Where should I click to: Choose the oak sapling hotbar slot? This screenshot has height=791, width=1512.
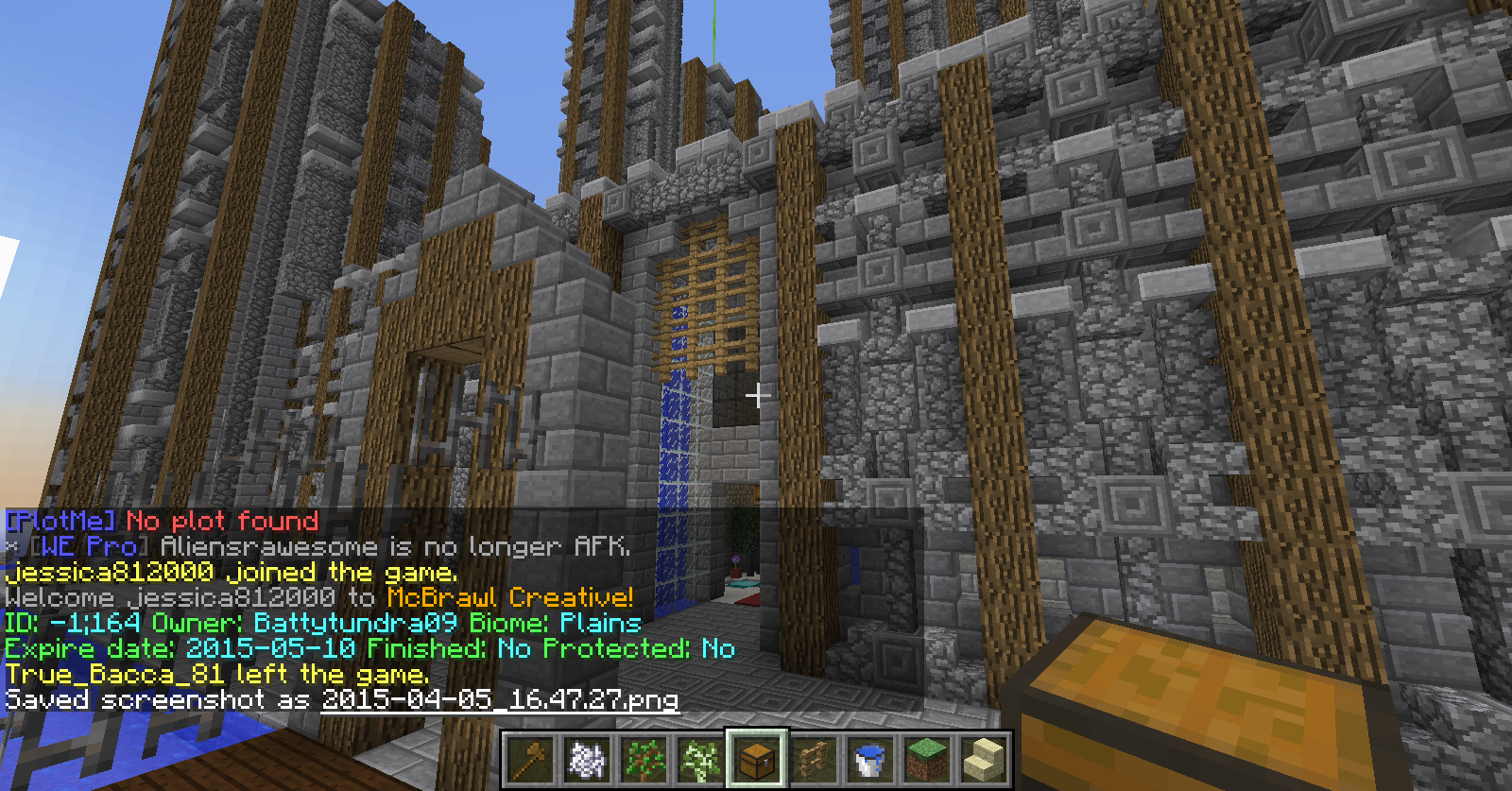pos(643,759)
